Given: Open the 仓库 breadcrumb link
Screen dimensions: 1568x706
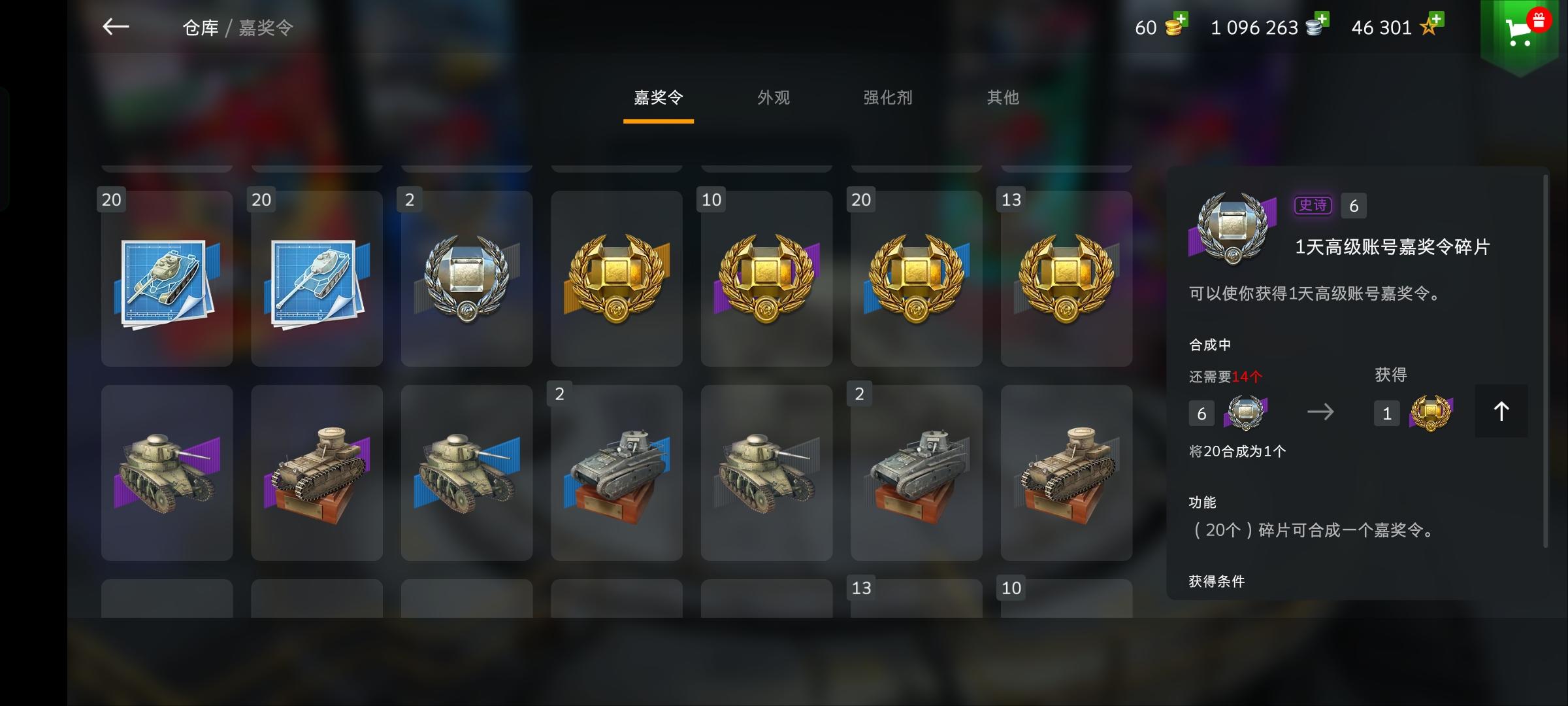Looking at the screenshot, I should 199,27.
